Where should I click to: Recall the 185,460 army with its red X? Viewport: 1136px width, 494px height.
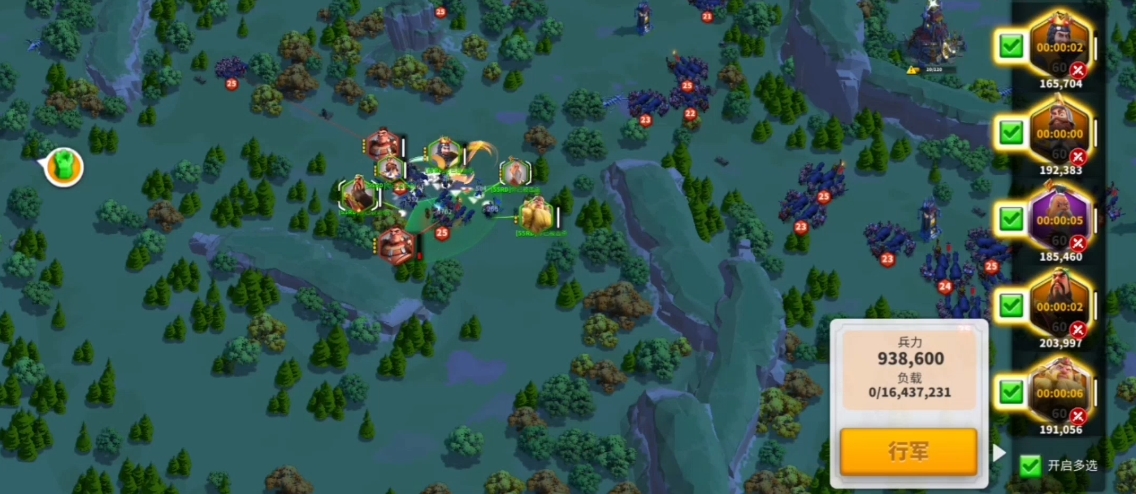click(x=1078, y=243)
